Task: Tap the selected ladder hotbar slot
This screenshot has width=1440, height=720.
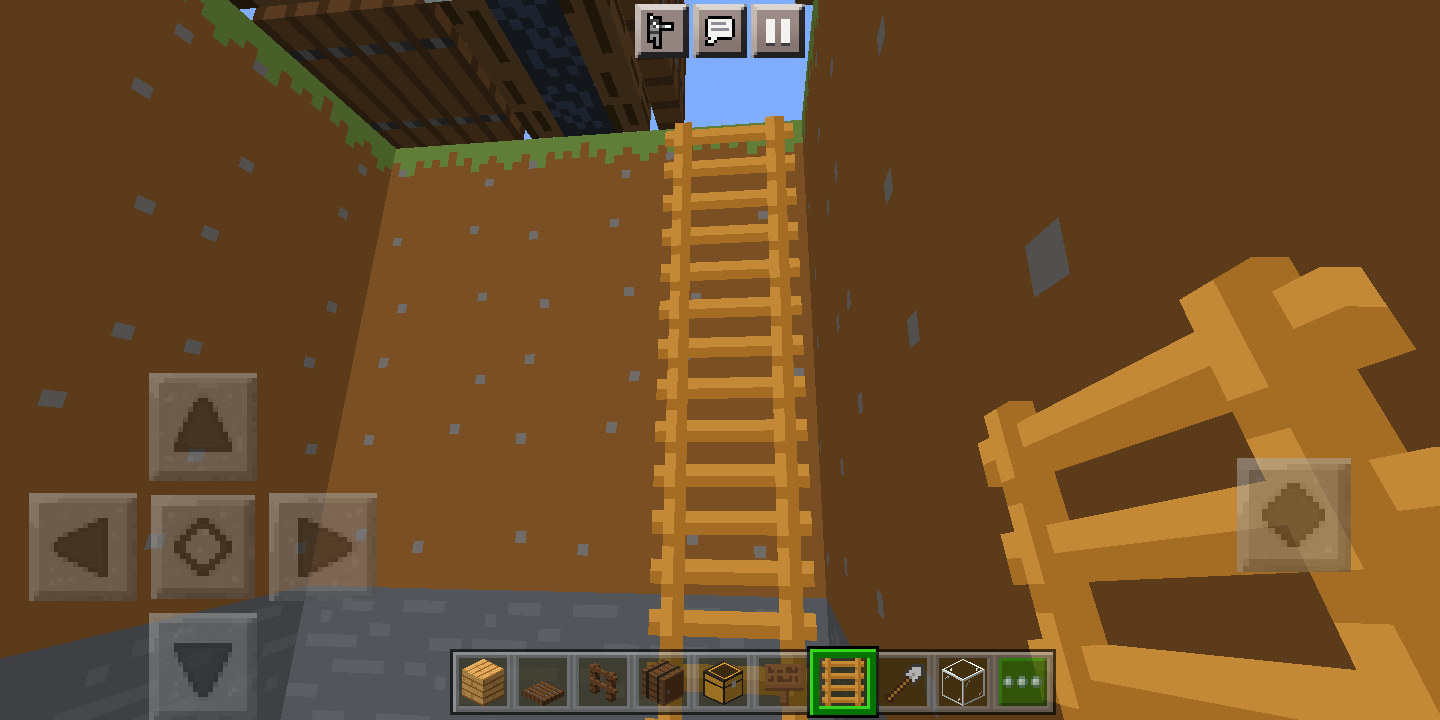Action: 845,681
